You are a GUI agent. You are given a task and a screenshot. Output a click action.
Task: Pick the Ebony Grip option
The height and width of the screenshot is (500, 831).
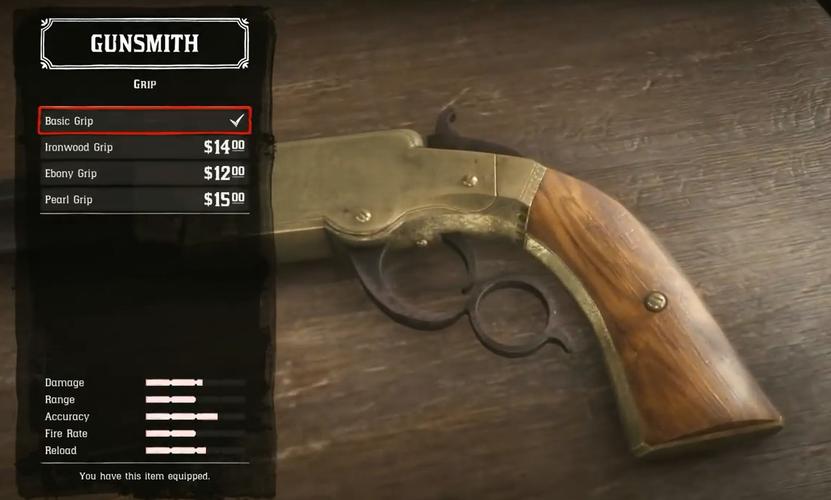(144, 173)
